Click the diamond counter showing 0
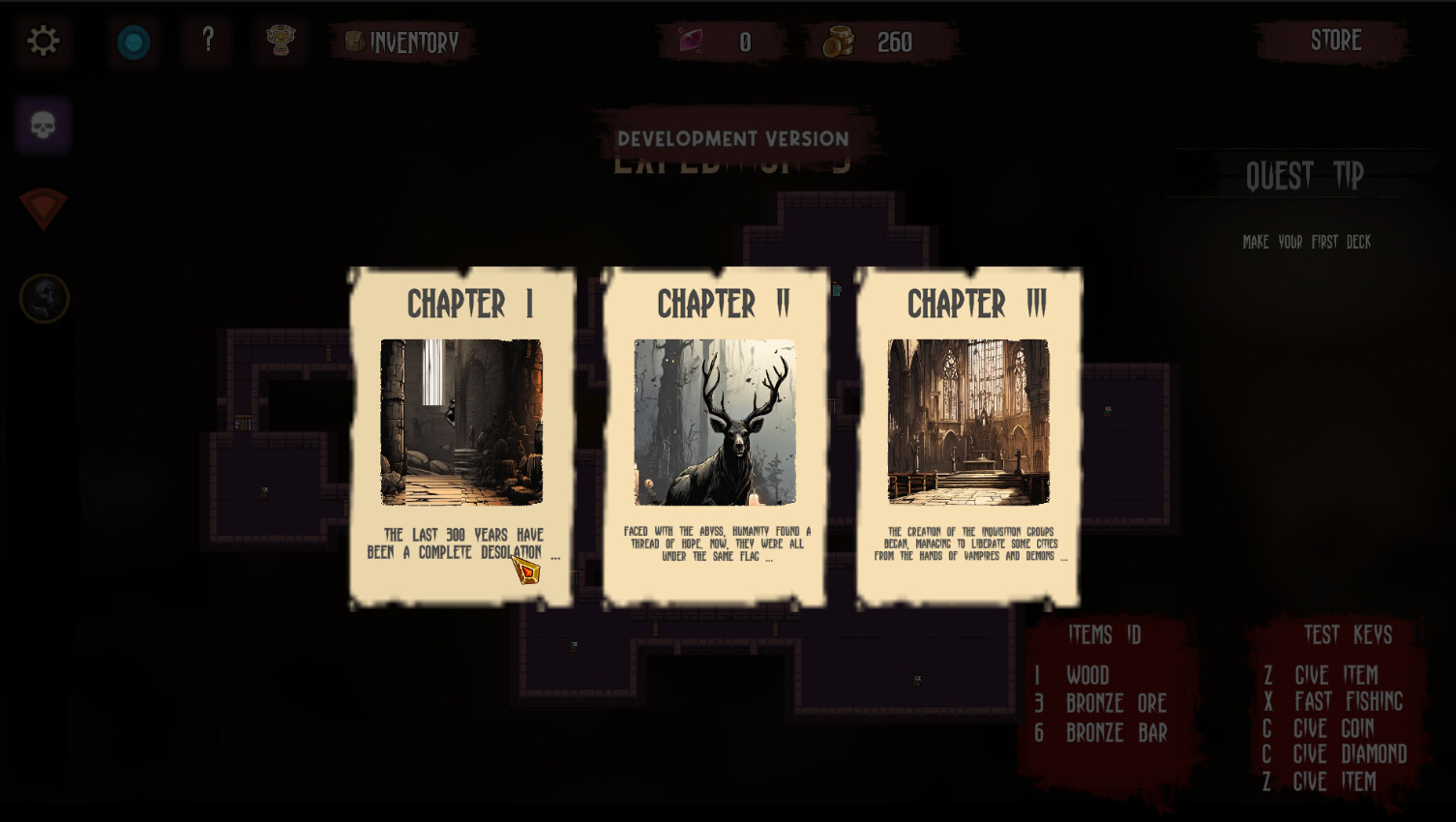 pos(742,42)
